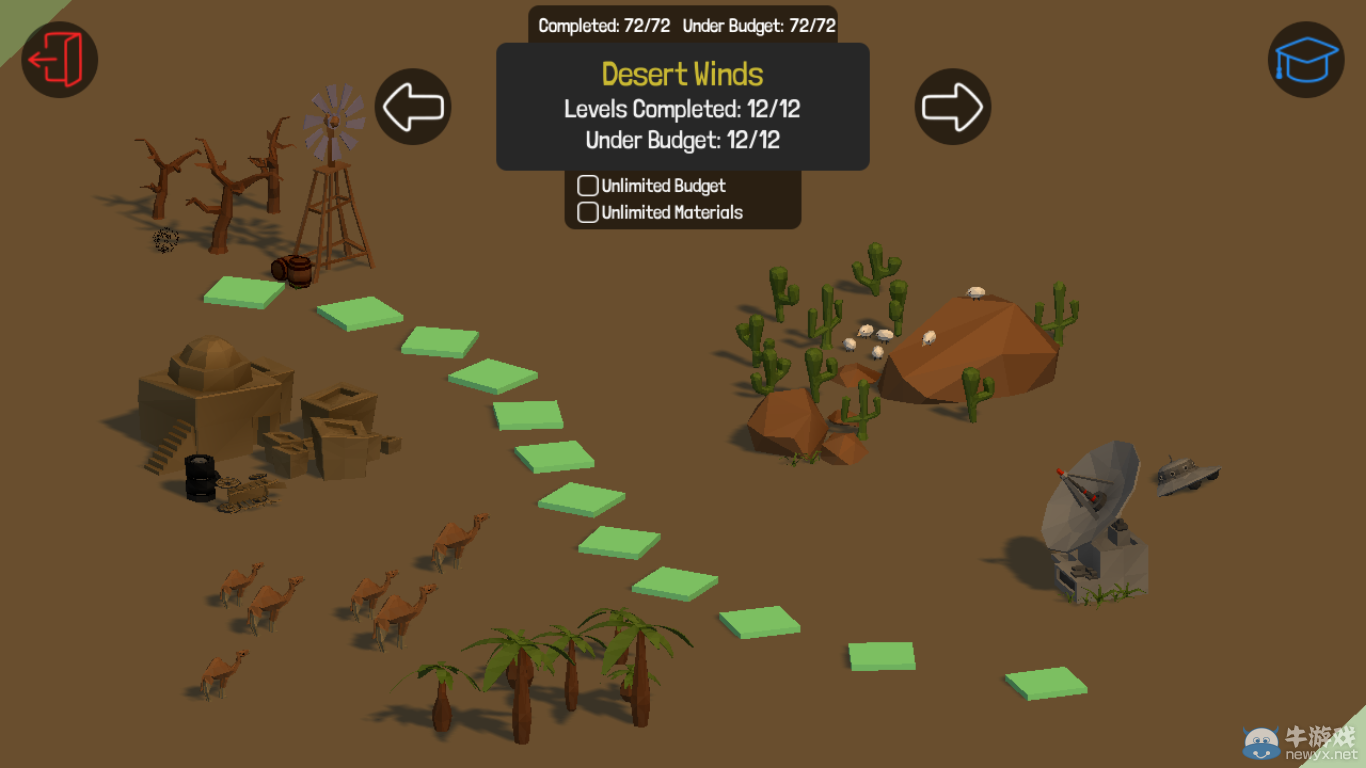Viewport: 1366px width, 768px height.
Task: Enable the Unlimited Budget checkbox
Action: 588,186
